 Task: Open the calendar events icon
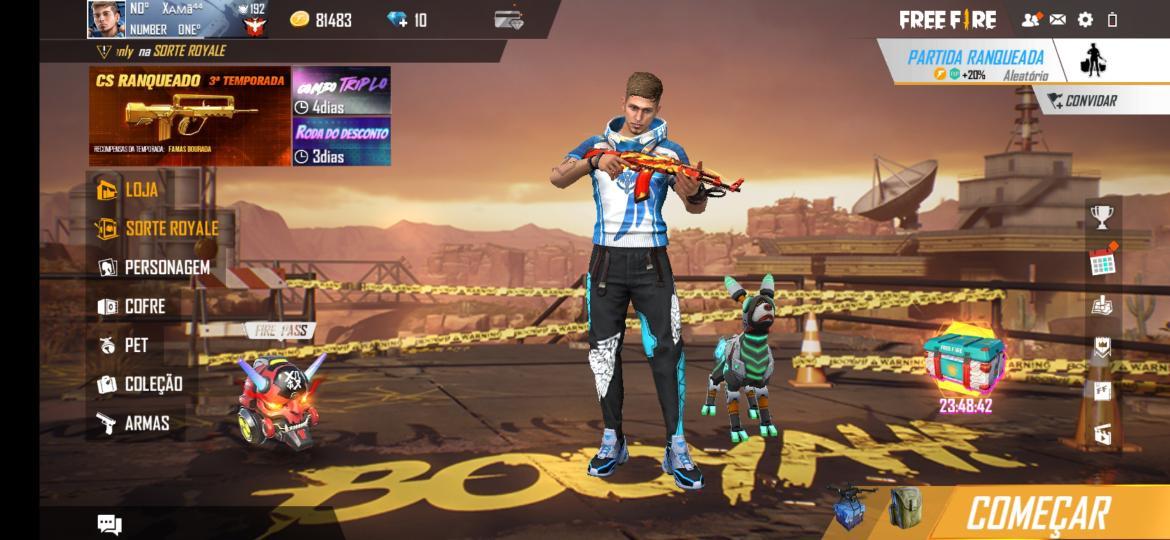pyautogui.click(x=1102, y=261)
